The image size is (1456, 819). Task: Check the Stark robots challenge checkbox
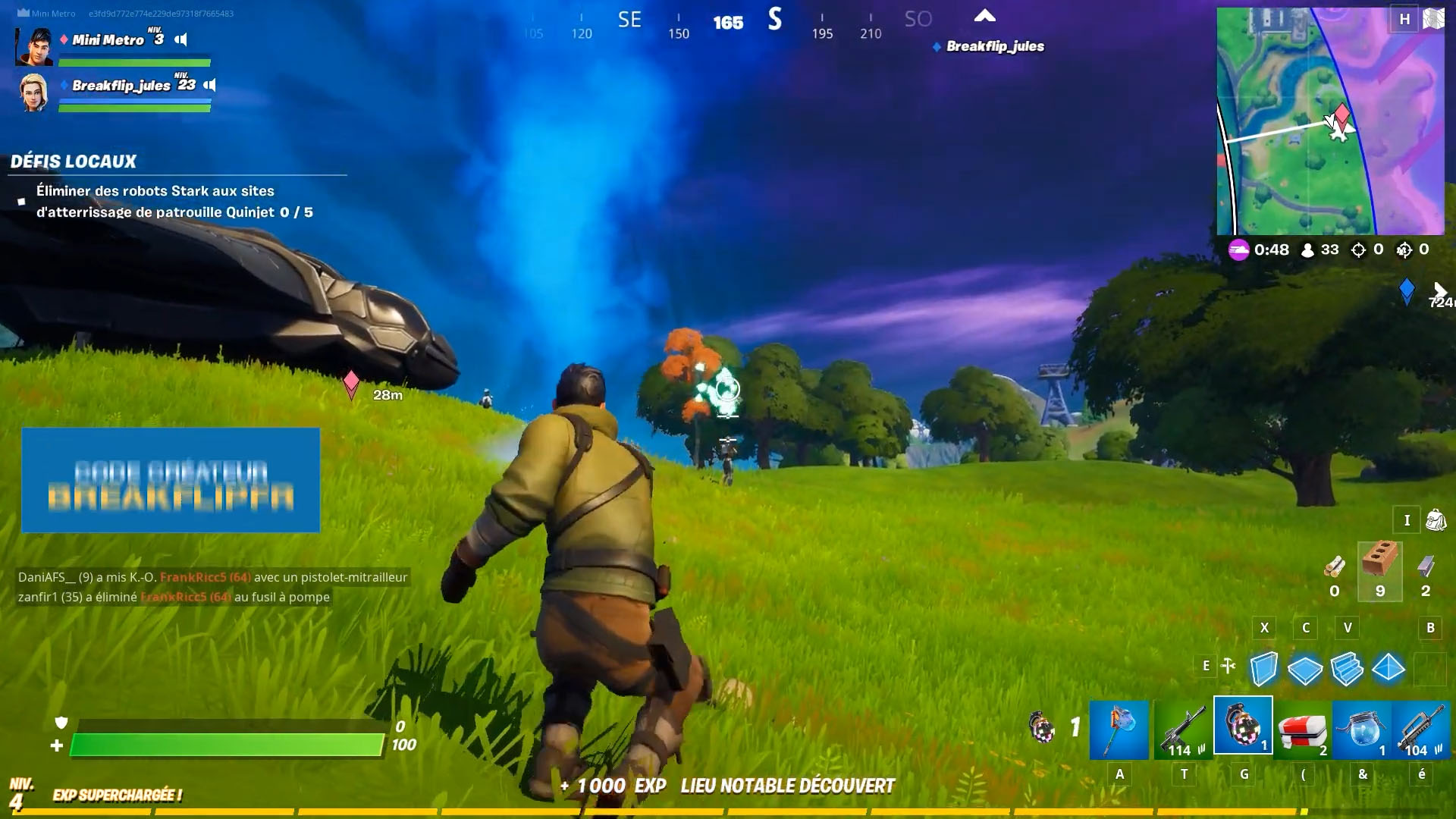[20, 200]
